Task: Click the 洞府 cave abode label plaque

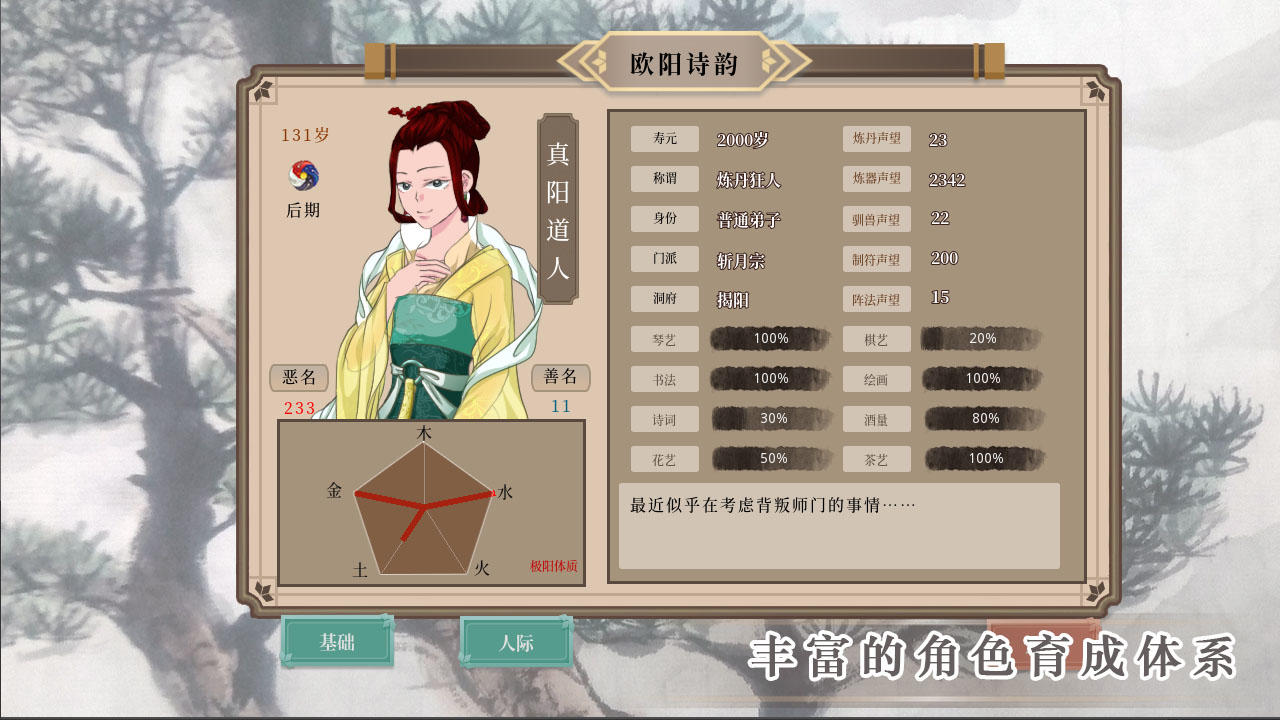Action: click(x=663, y=299)
